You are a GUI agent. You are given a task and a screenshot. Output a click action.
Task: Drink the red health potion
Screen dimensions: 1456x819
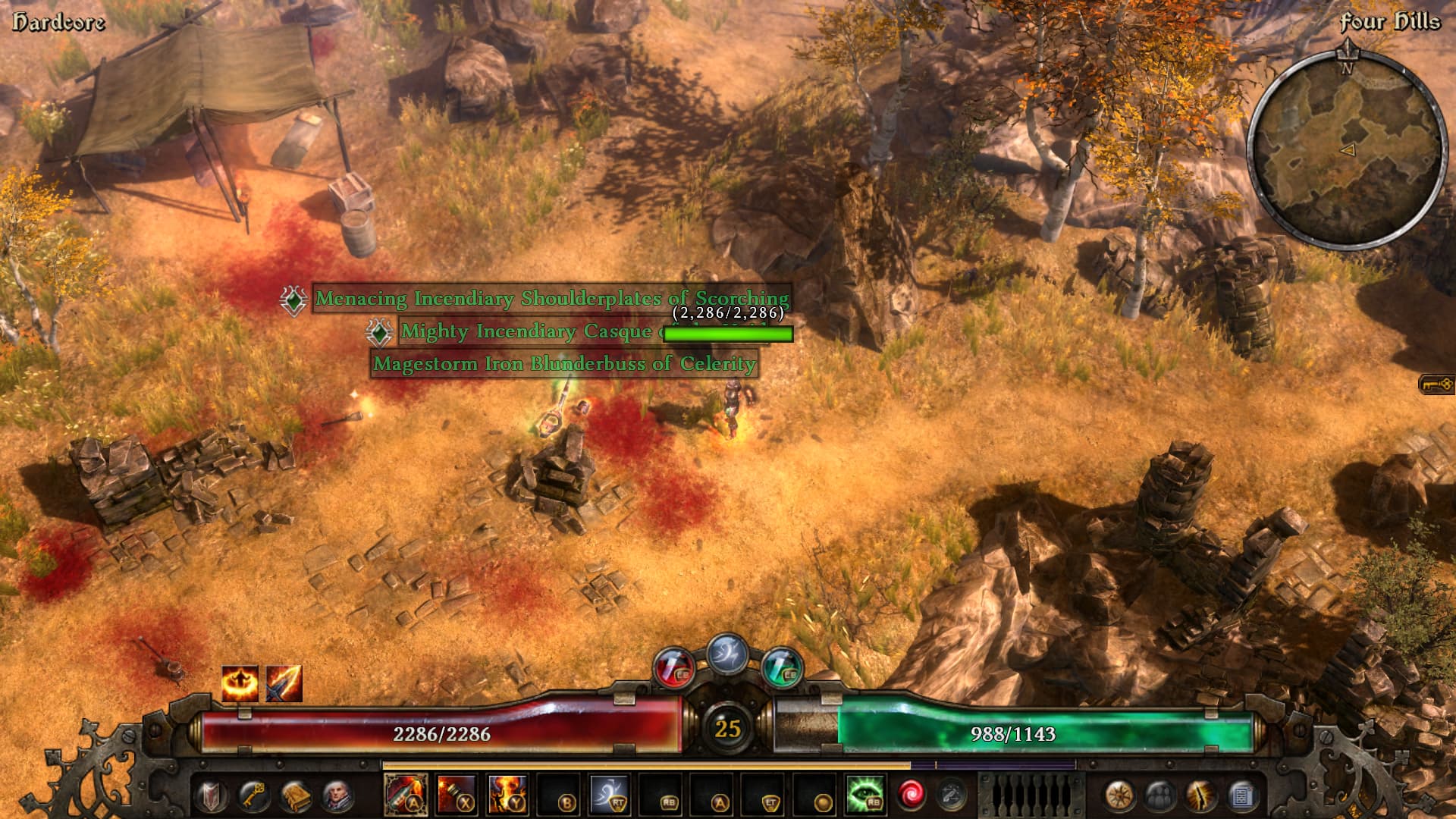coord(673,668)
